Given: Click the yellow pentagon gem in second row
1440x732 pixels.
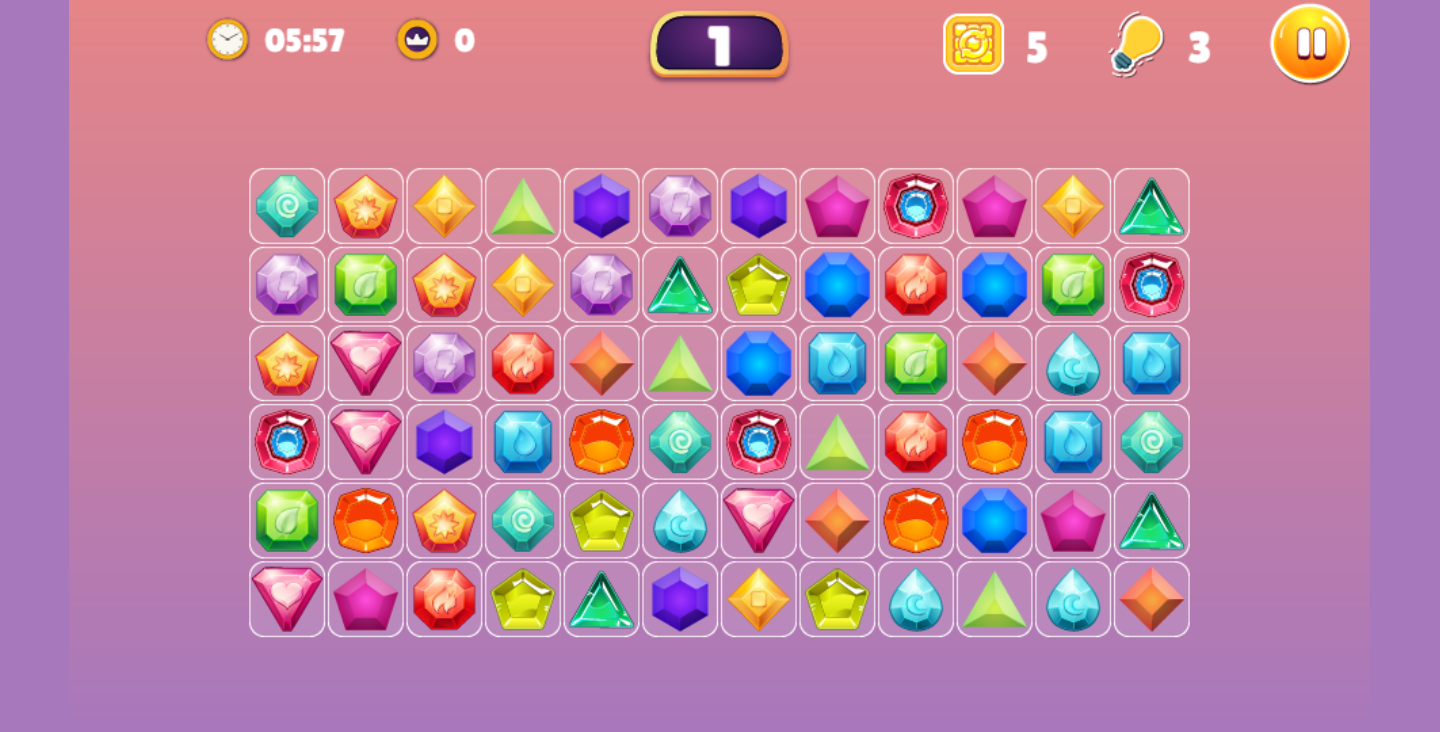Looking at the screenshot, I should point(758,285).
